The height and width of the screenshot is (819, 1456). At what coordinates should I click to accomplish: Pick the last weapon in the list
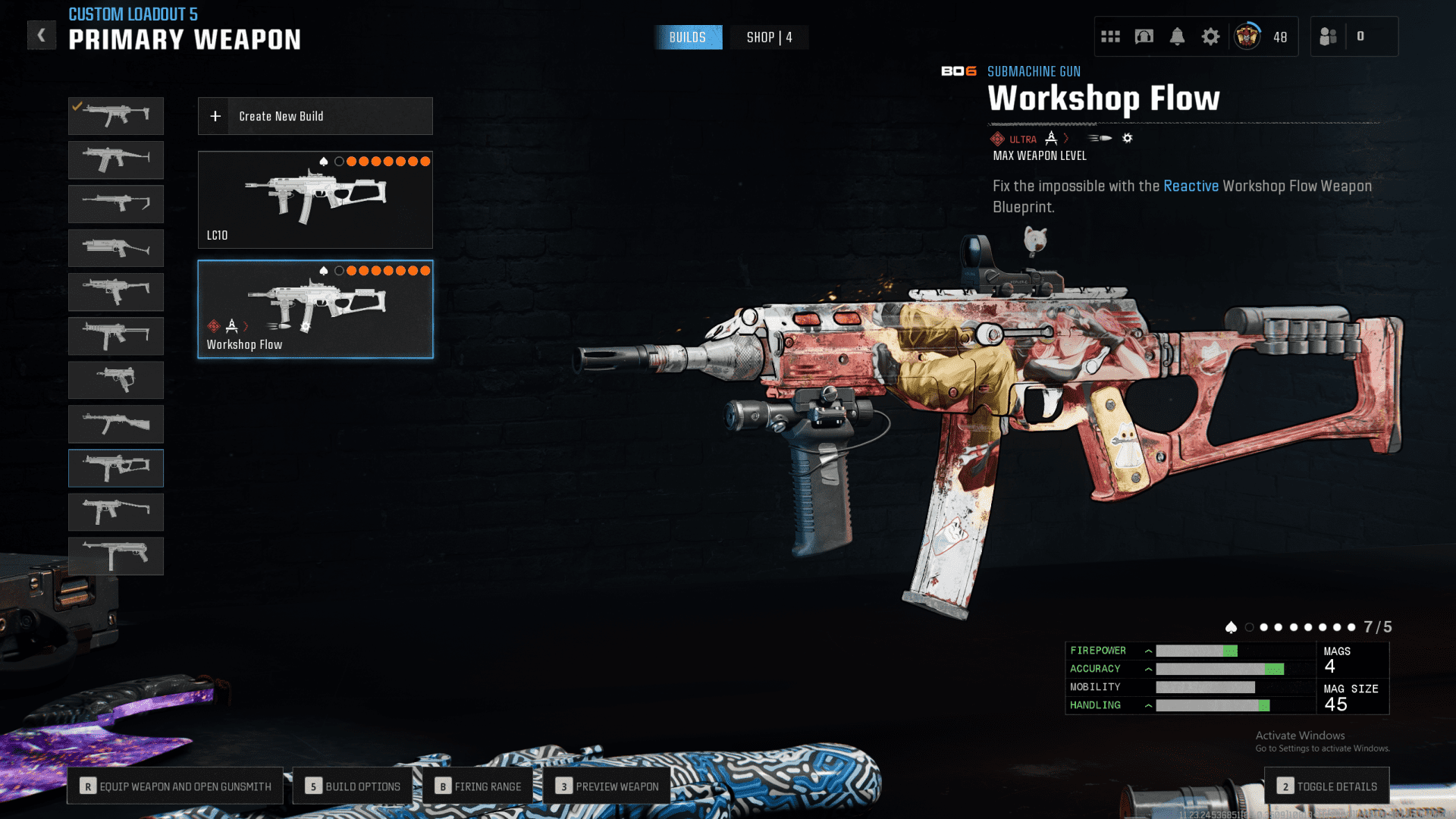(116, 556)
